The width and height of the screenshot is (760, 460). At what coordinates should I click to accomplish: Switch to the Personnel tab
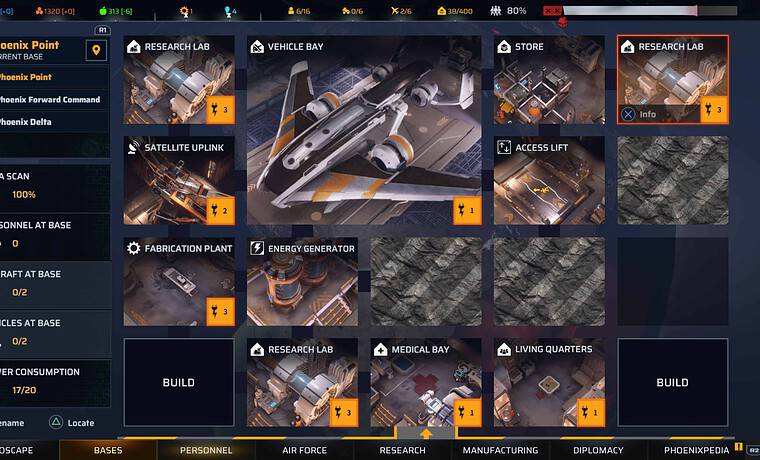[206, 450]
